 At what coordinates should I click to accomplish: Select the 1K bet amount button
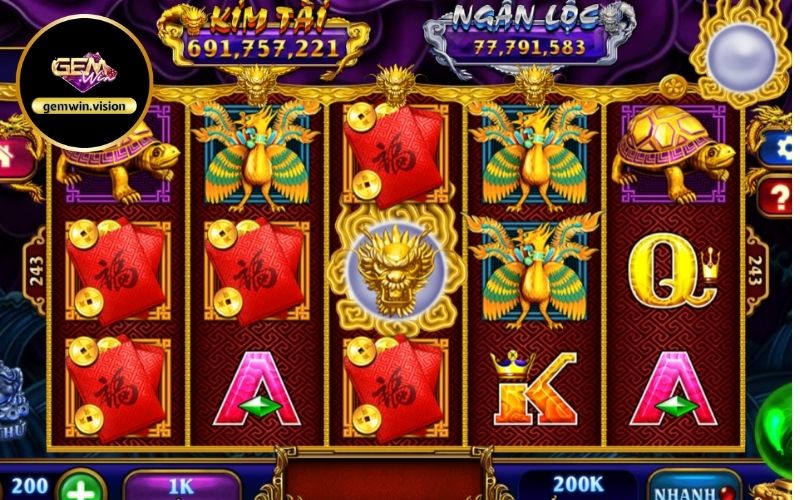tap(182, 485)
